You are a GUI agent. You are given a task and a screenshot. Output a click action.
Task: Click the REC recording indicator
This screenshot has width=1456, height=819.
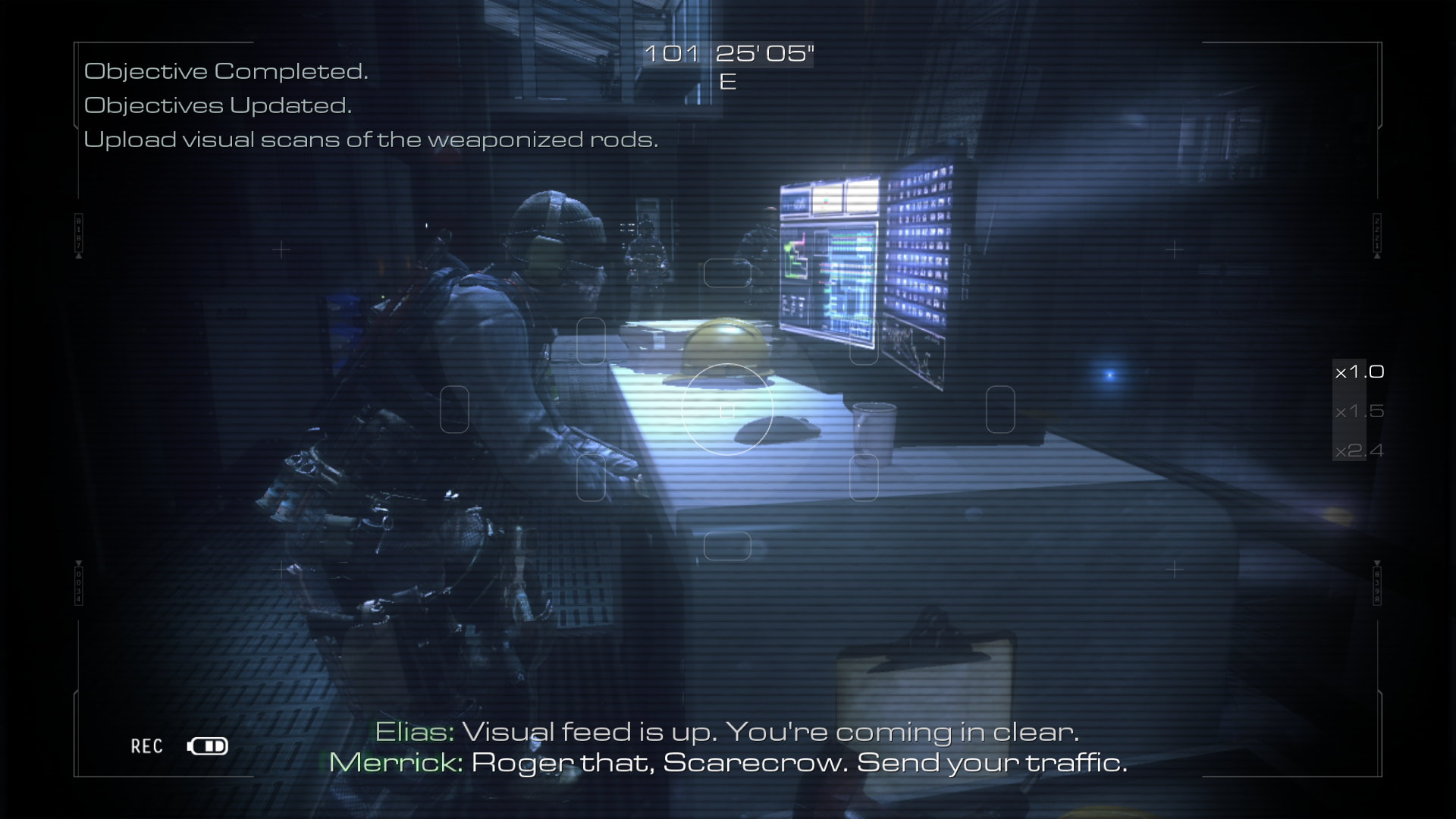[x=147, y=746]
